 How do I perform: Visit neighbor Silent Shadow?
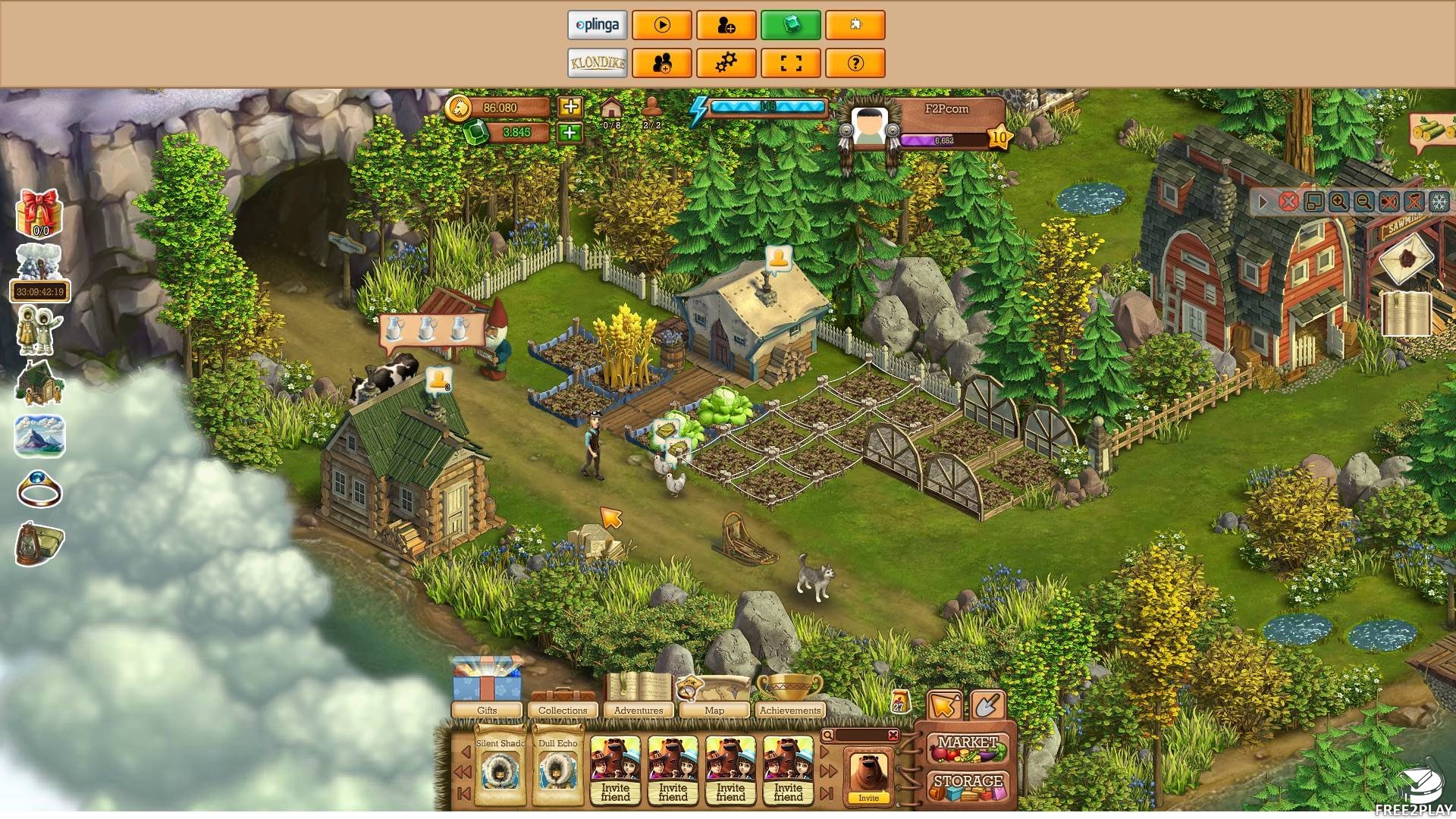500,770
